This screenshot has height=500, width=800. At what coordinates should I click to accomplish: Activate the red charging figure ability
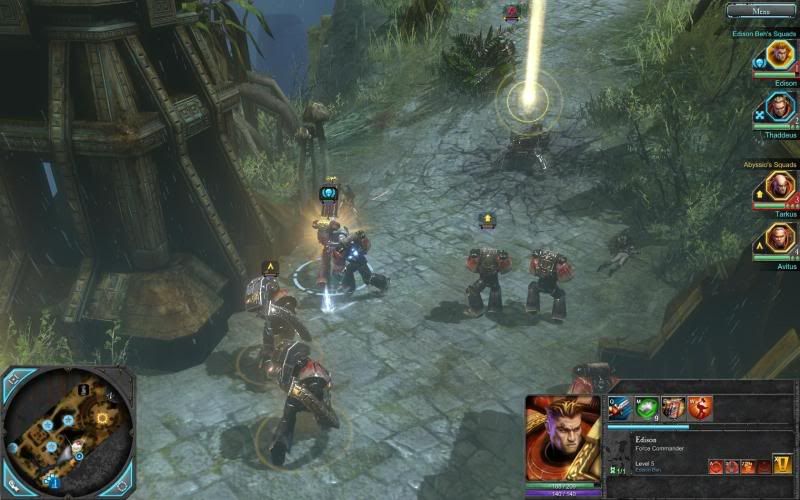point(699,408)
